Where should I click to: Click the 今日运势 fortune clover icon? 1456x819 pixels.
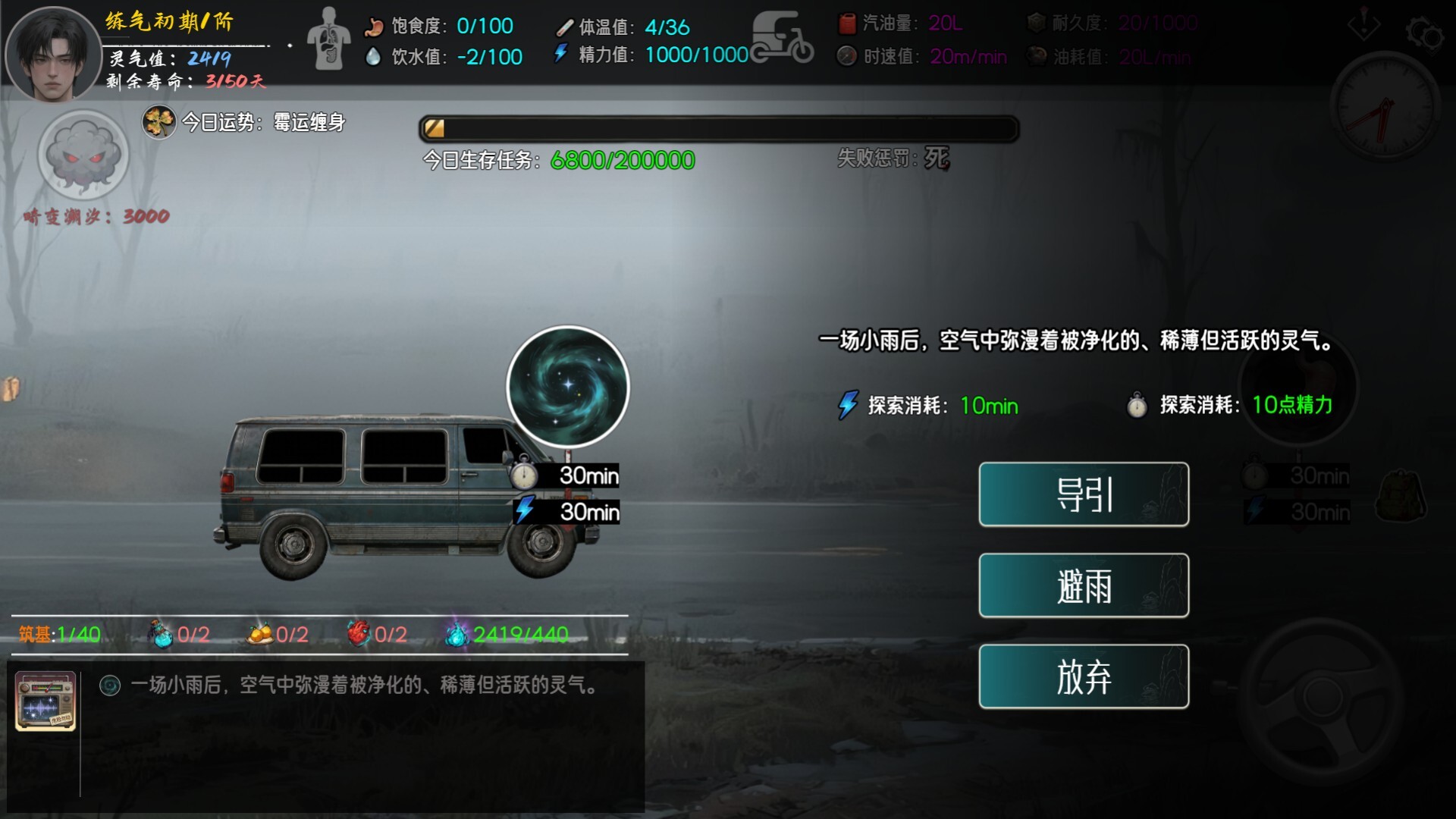point(157,123)
